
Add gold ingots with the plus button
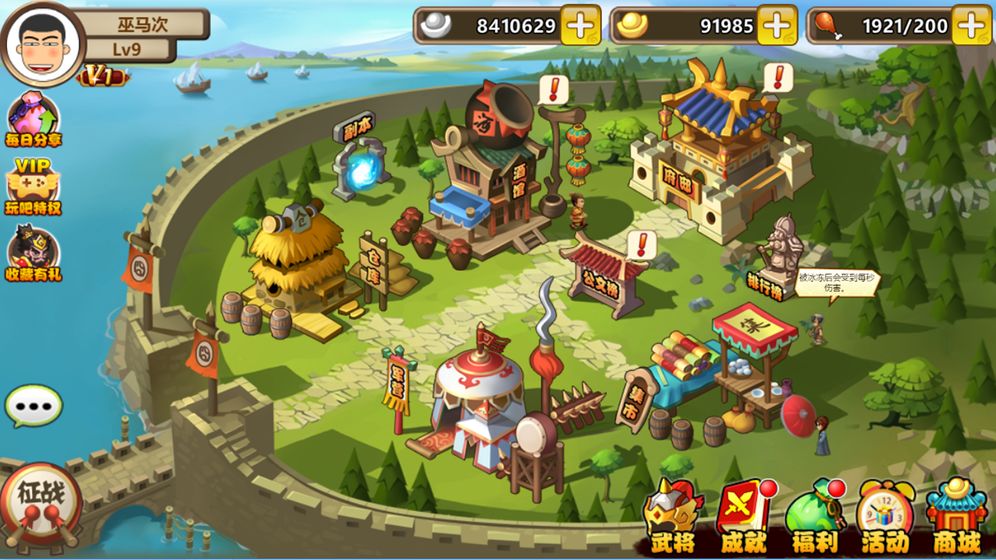point(776,25)
